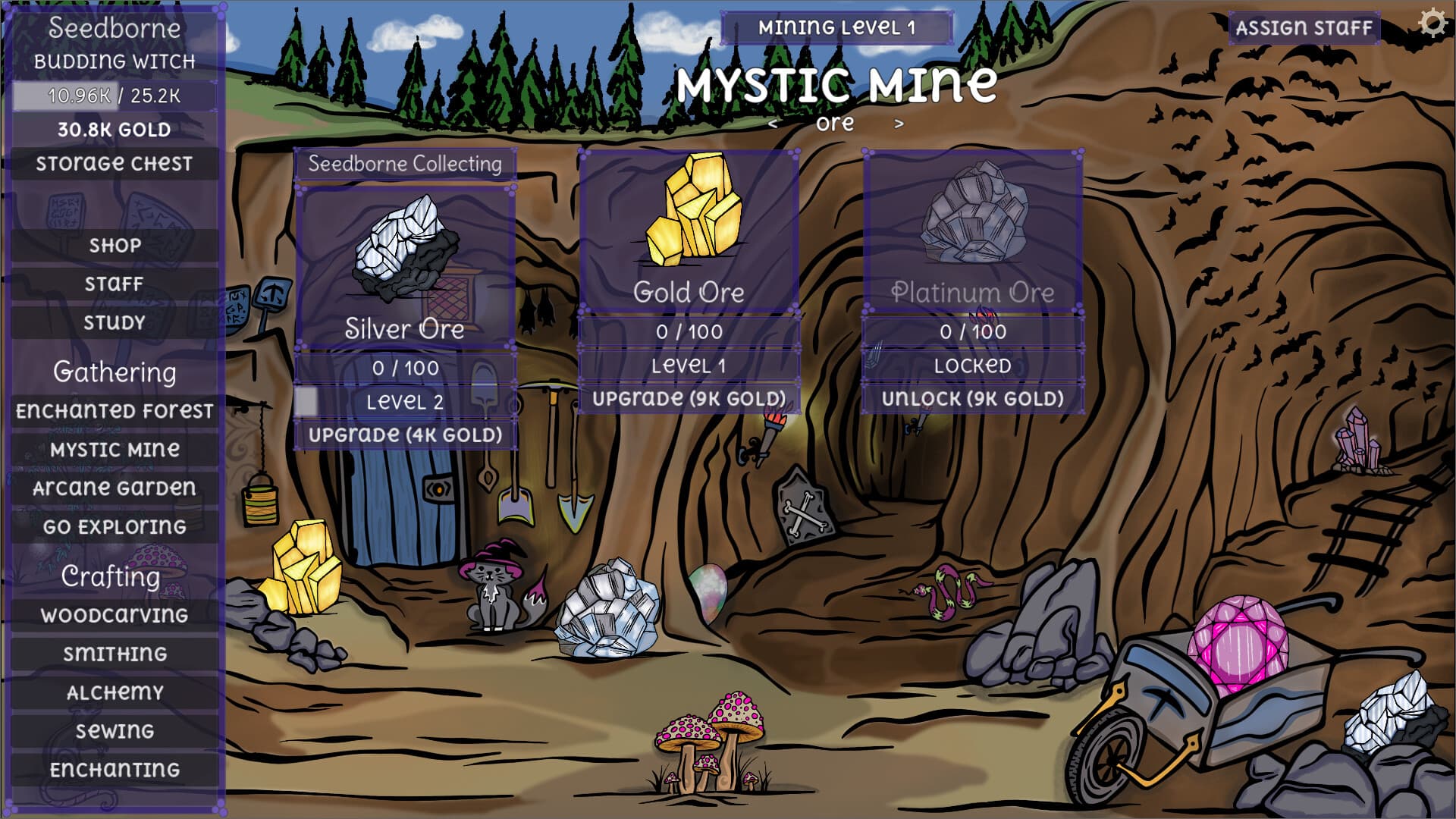The height and width of the screenshot is (819, 1456).
Task: Open the Enchanted Forest gathering area
Action: click(x=114, y=412)
